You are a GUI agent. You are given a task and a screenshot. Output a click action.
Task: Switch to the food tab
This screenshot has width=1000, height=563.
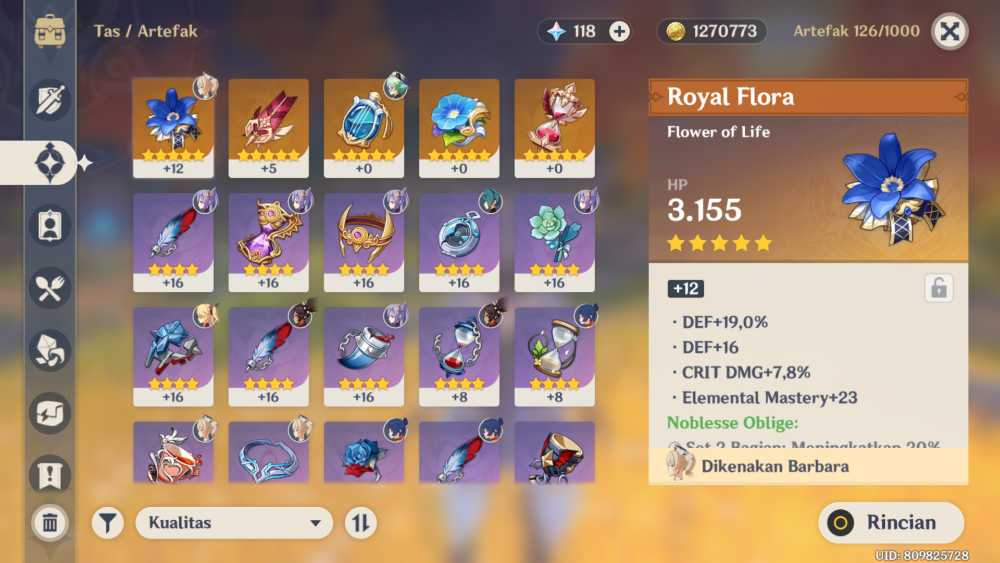point(50,288)
